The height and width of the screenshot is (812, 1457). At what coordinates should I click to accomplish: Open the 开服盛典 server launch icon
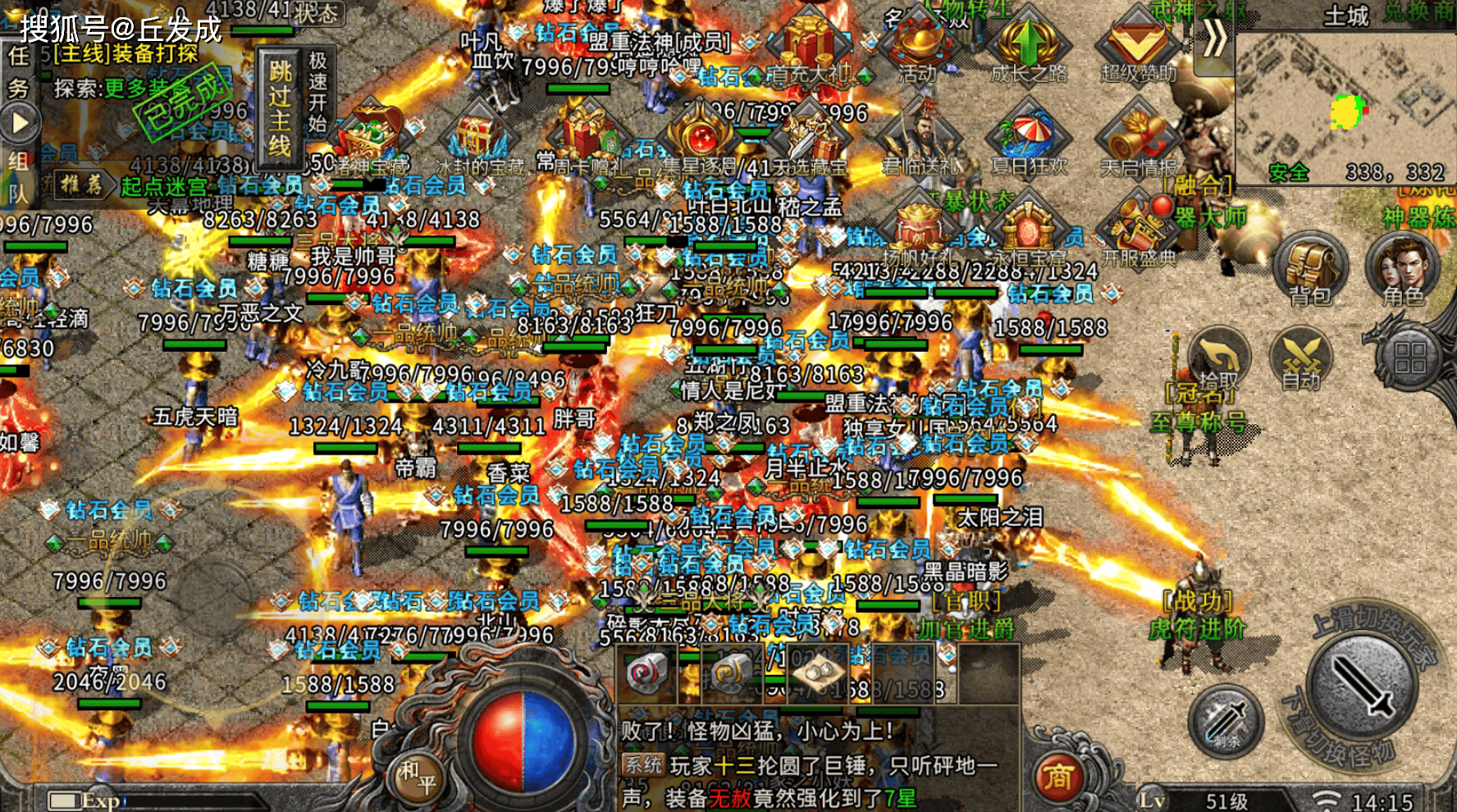tap(1138, 228)
